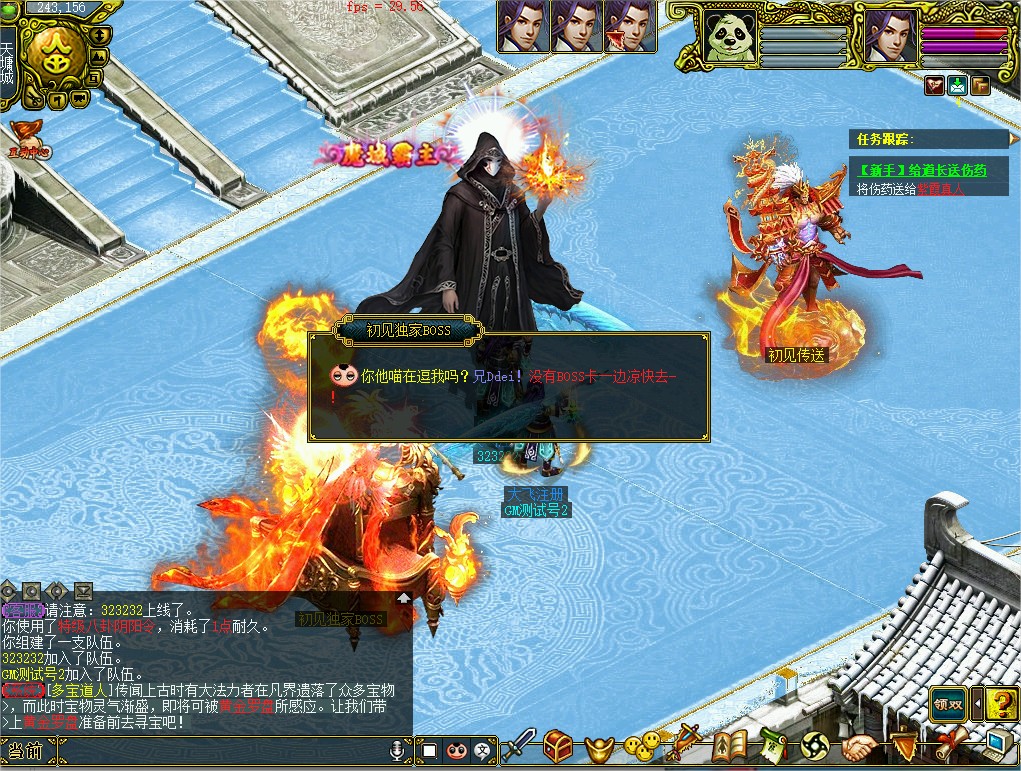
Task: Open the yellow question mark help
Action: point(1000,704)
